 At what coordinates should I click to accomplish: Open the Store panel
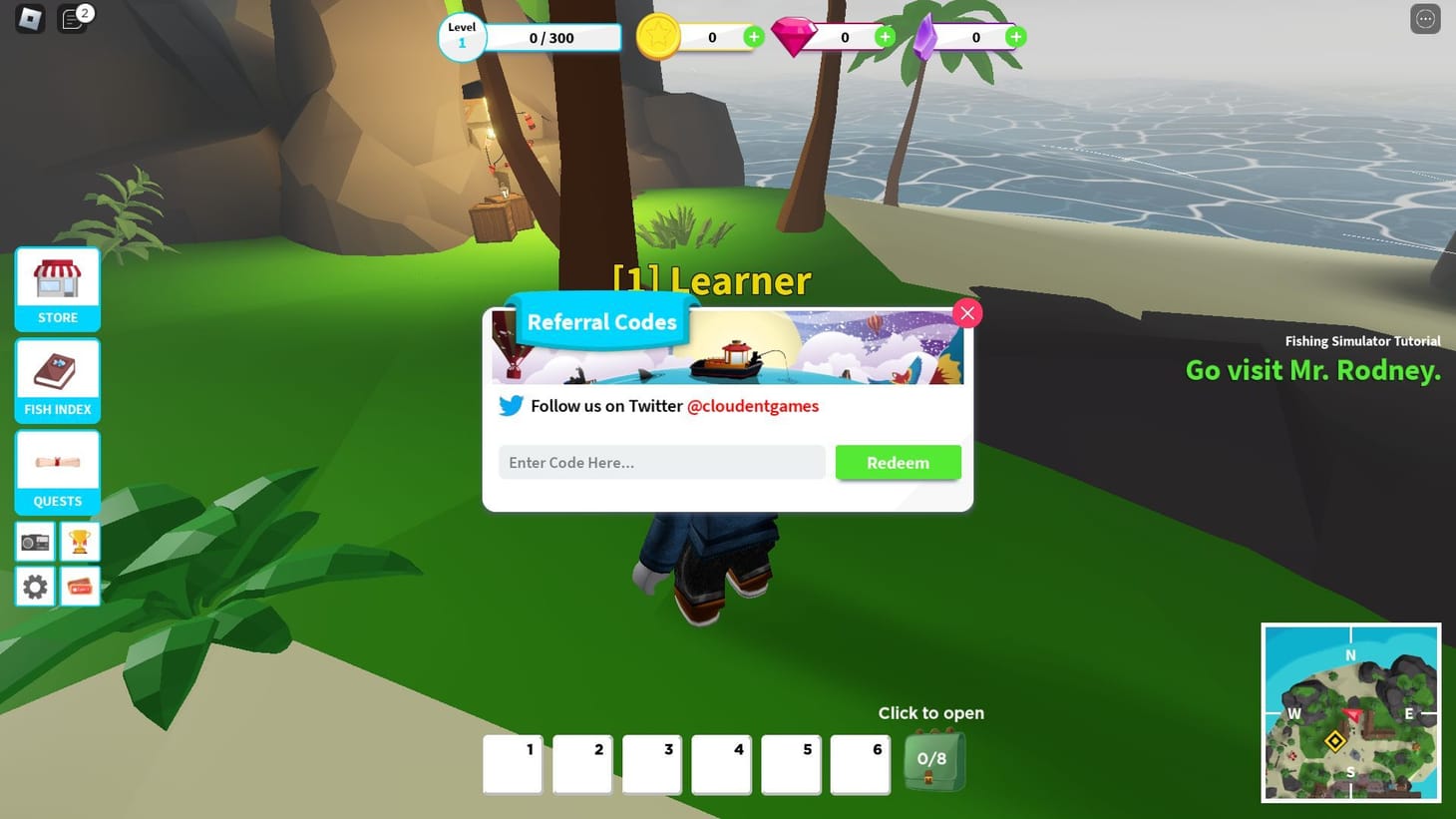click(57, 288)
